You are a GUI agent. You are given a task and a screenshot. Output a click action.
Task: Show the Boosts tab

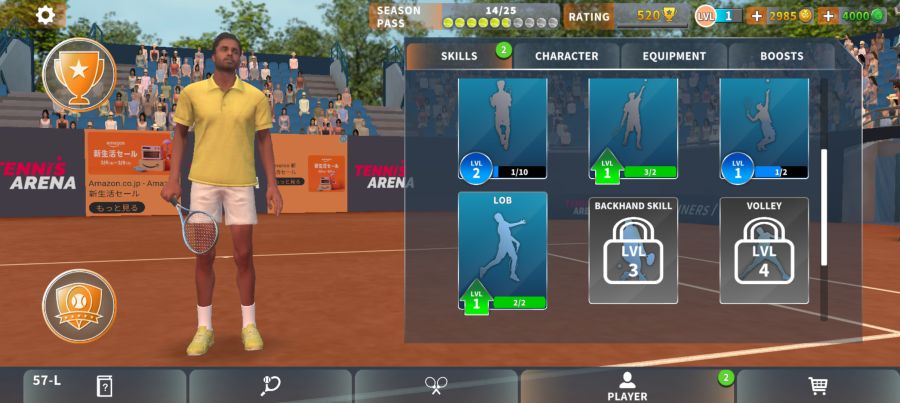(781, 56)
